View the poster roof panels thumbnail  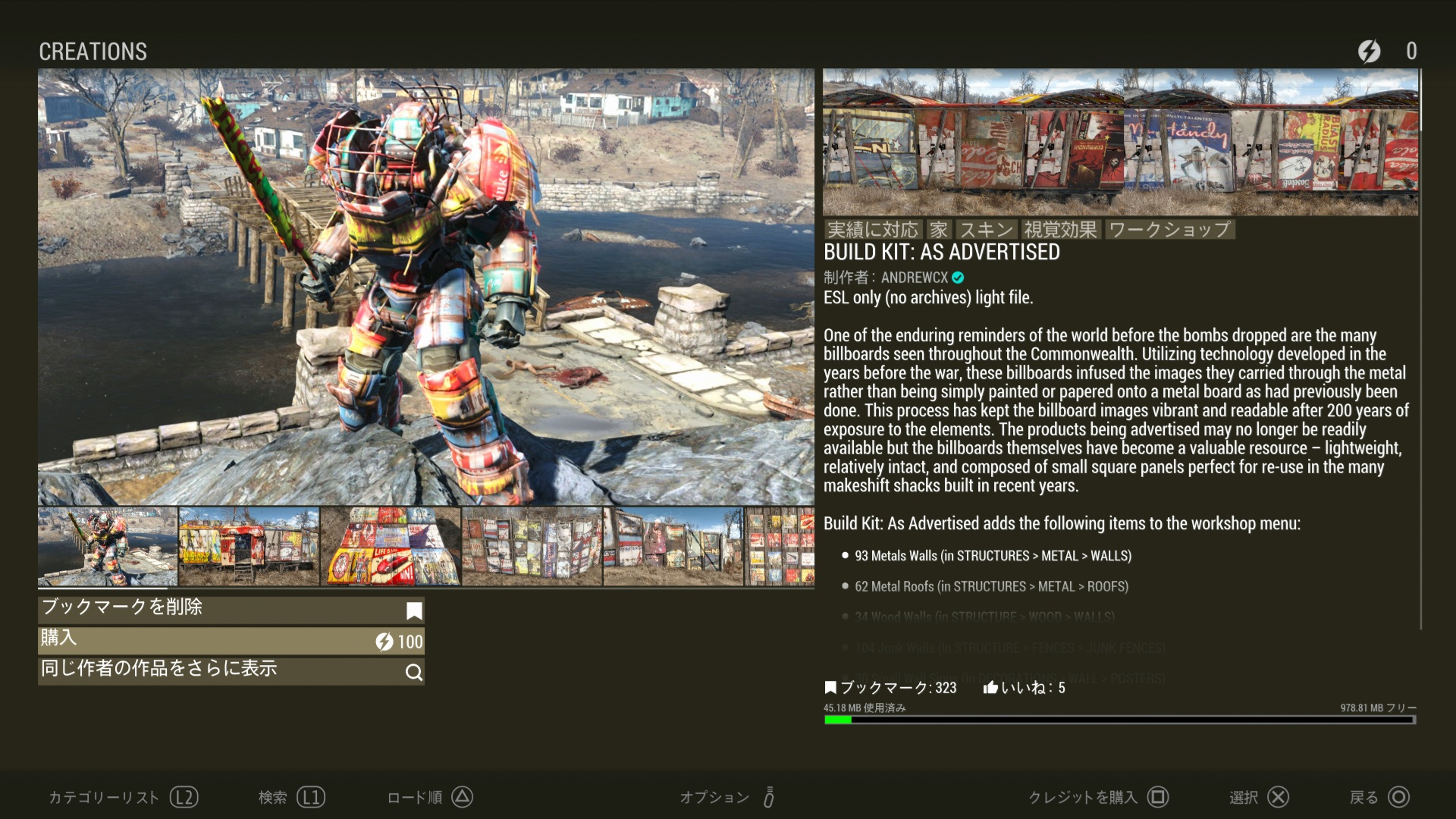(x=391, y=547)
